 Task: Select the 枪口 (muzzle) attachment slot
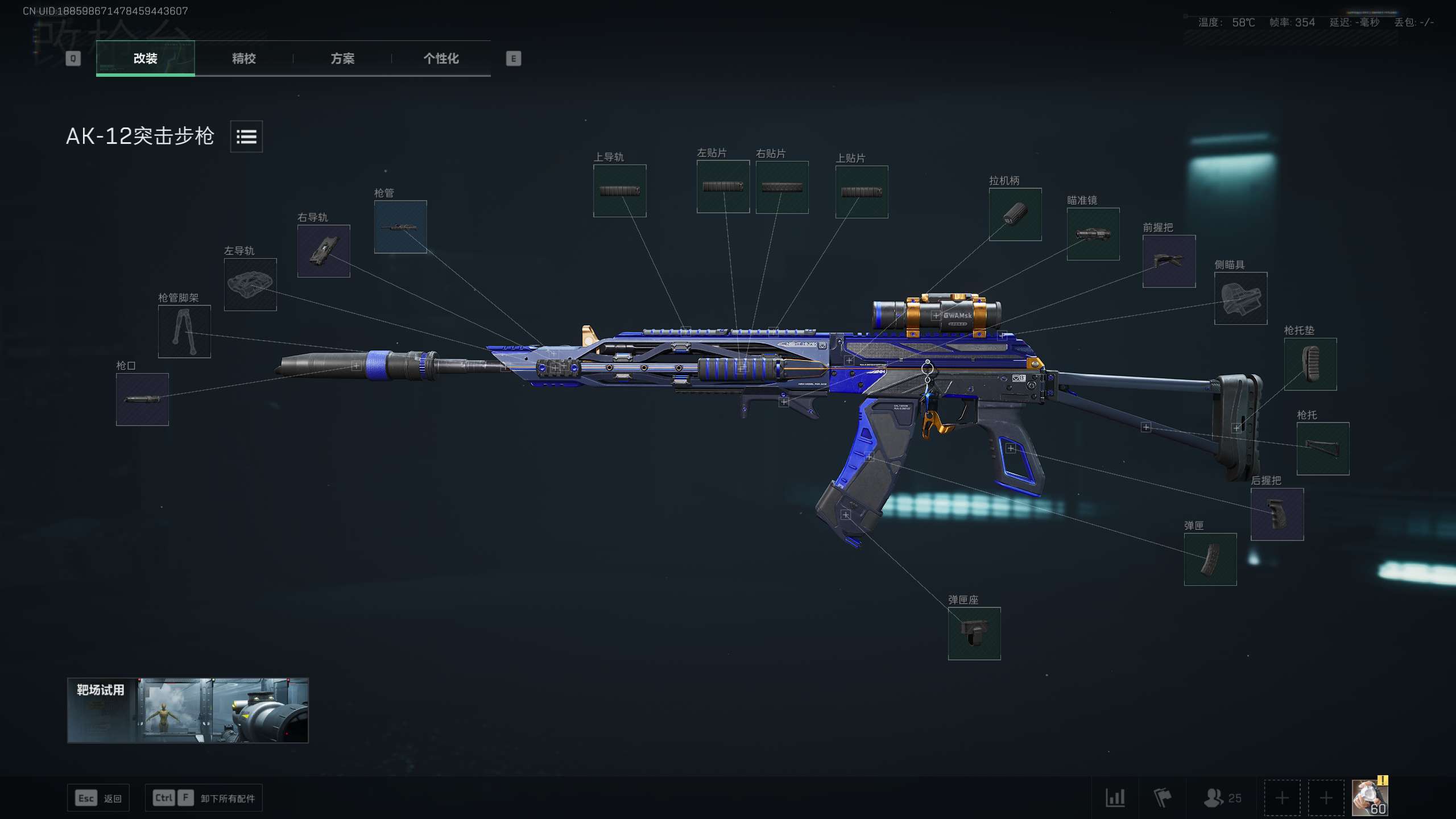142,398
